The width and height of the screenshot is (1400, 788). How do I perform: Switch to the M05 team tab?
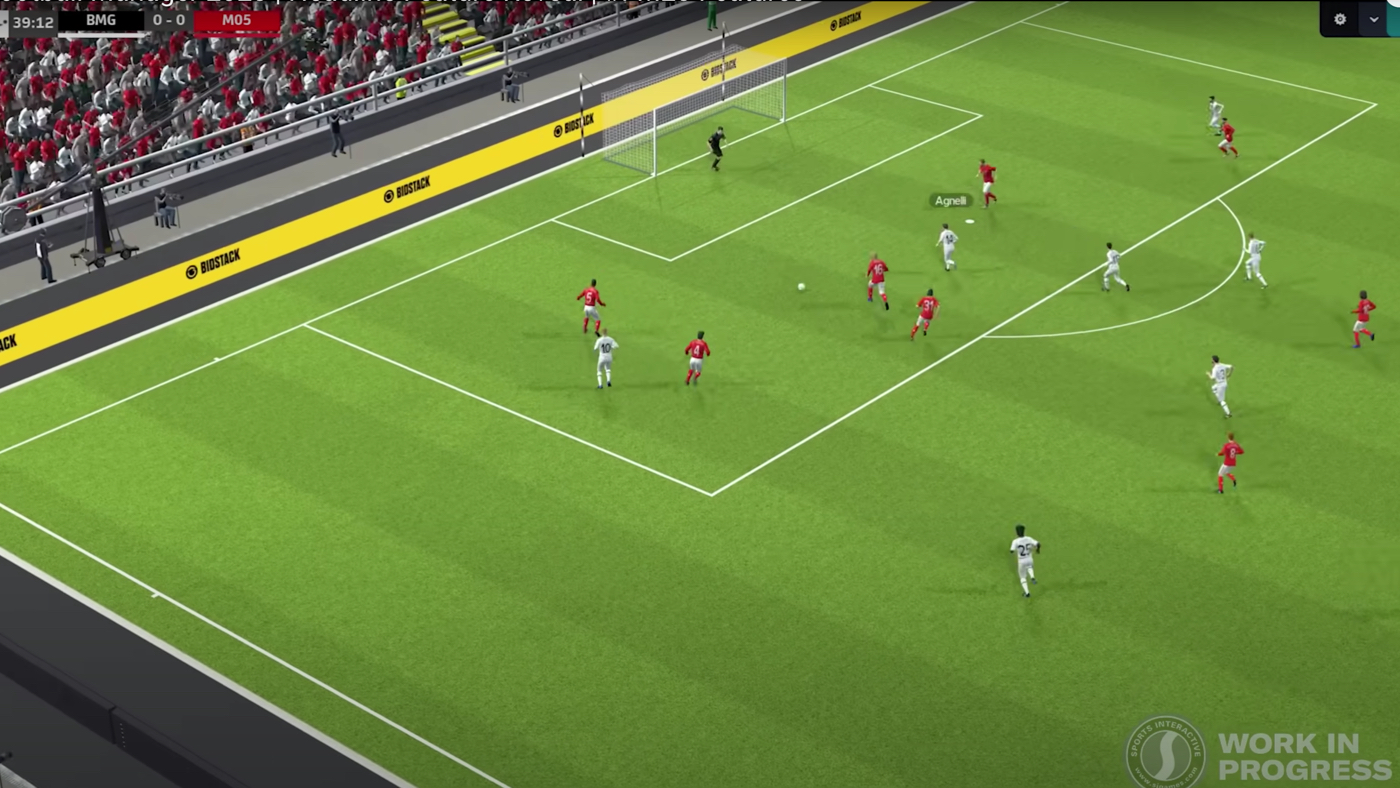click(x=237, y=19)
